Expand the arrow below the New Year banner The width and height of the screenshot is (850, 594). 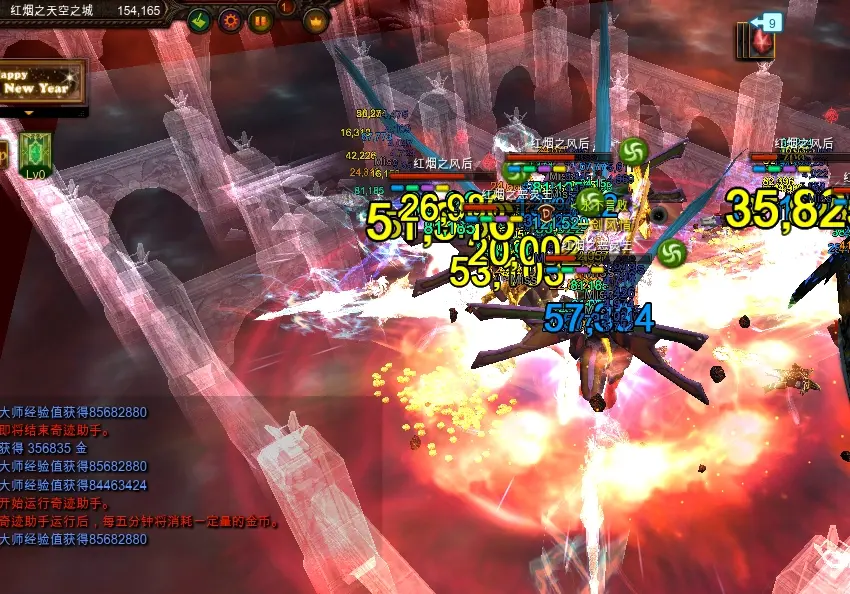click(x=30, y=112)
